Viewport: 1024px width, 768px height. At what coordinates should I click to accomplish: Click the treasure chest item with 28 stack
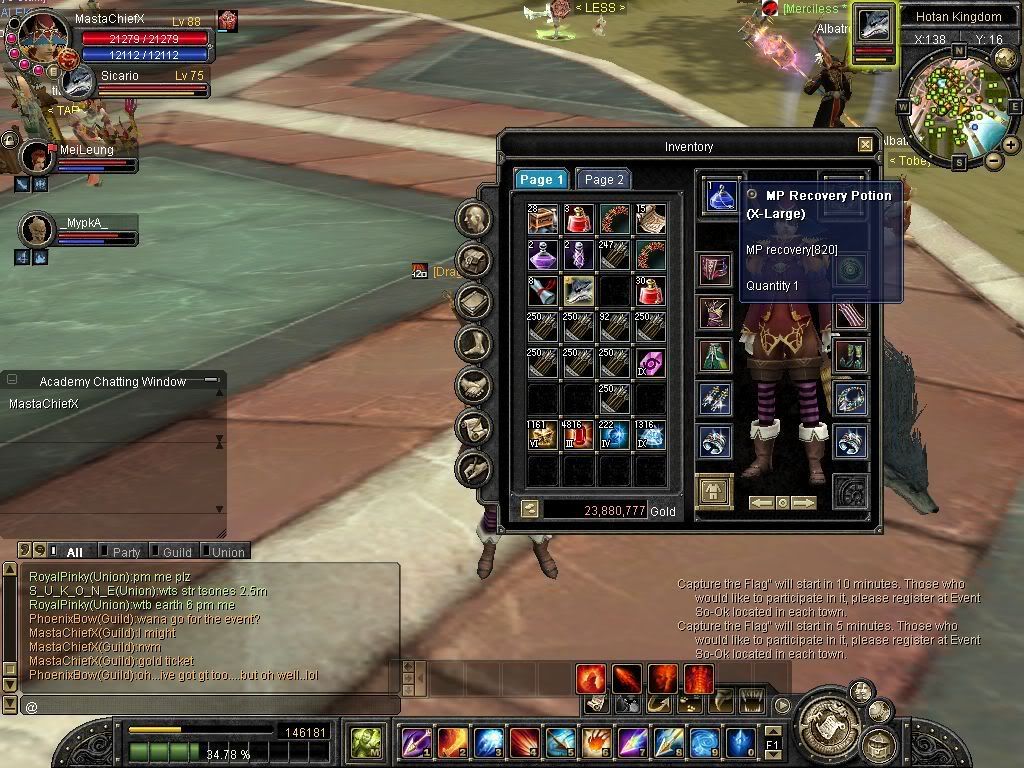543,218
